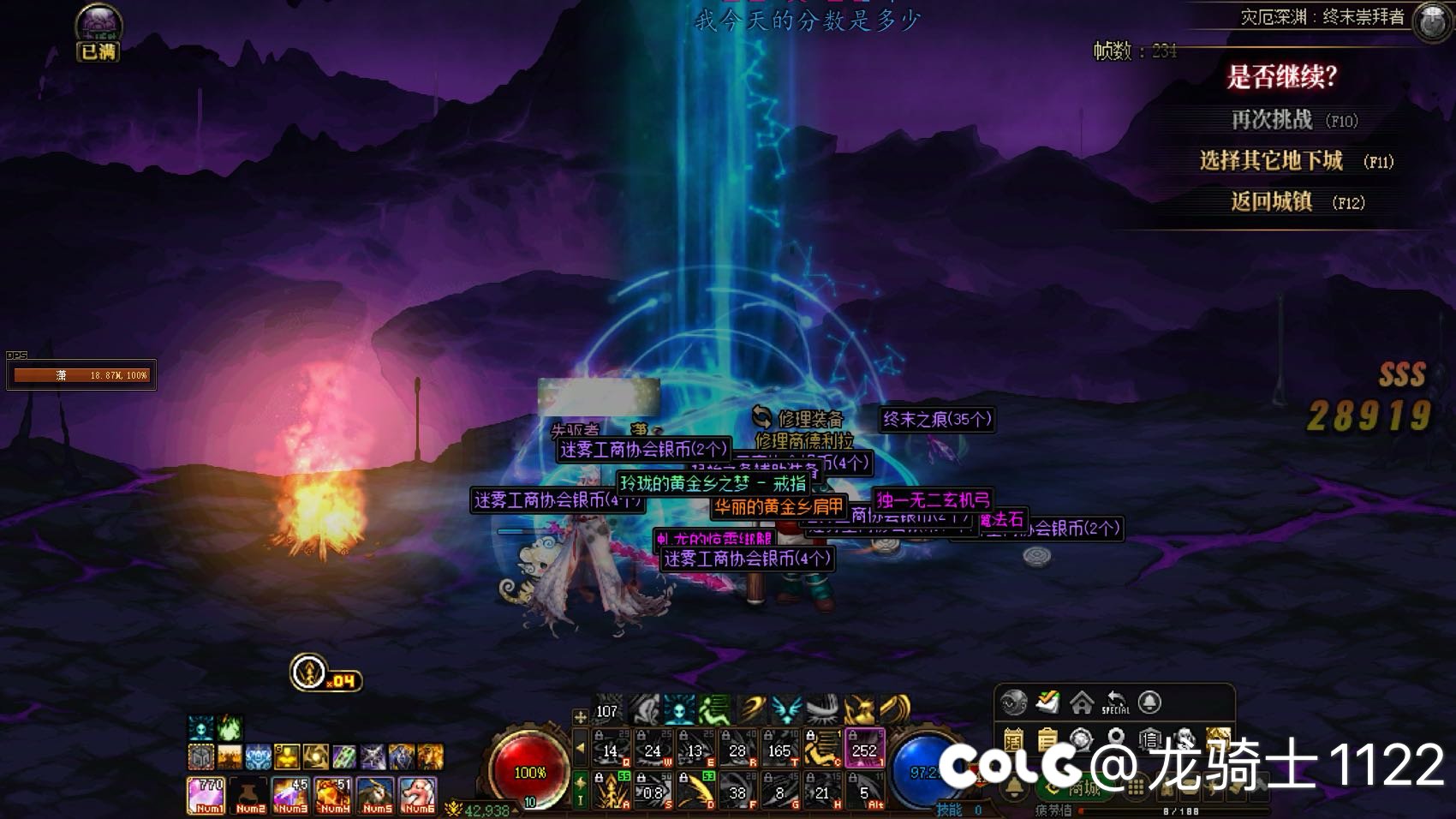Choose 再次挑战 to retry the dungeon
The width and height of the screenshot is (1456, 819).
pyautogui.click(x=1272, y=120)
